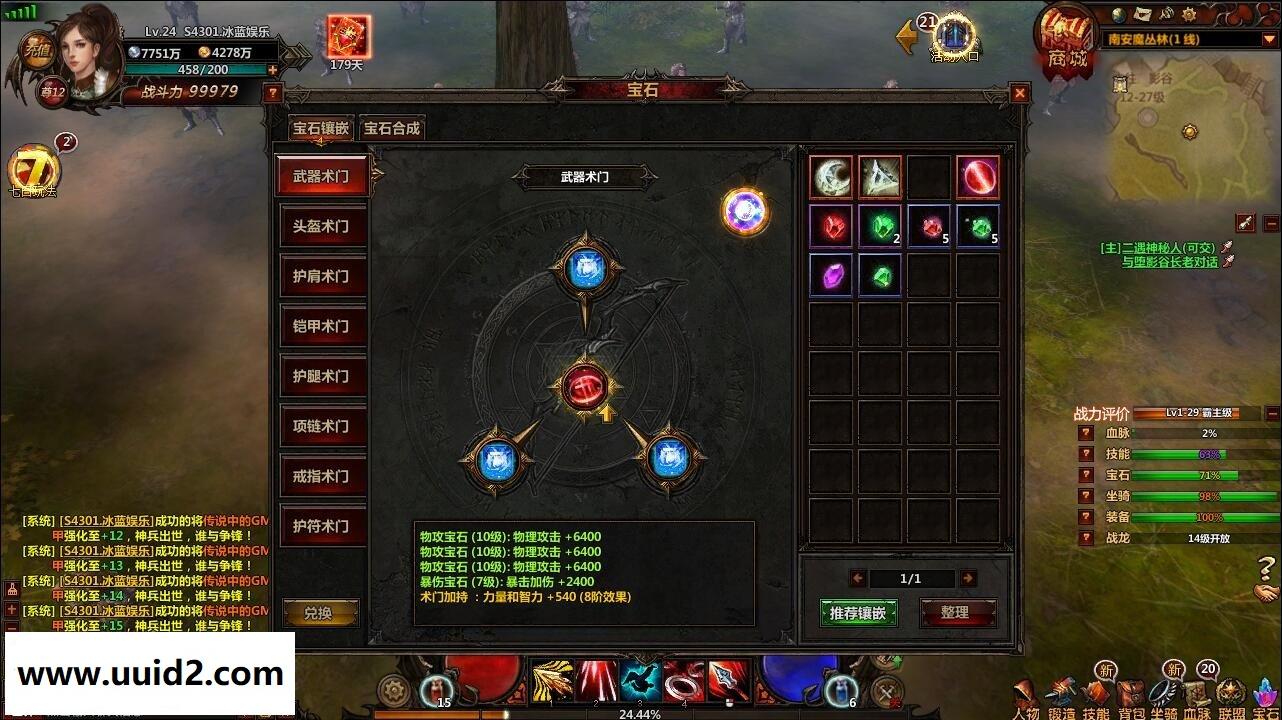
Task: Open the settings gear icon near minimap
Action: click(x=1187, y=14)
